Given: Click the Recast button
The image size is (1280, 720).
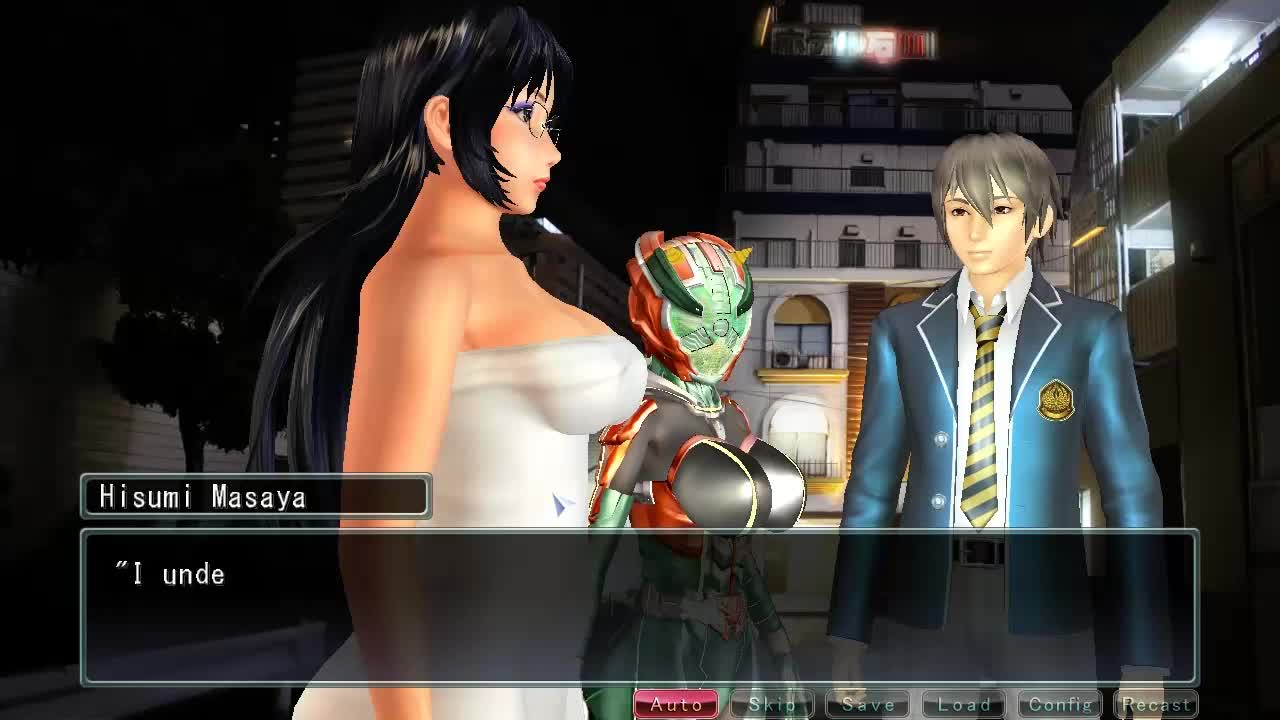Looking at the screenshot, I should point(1156,705).
